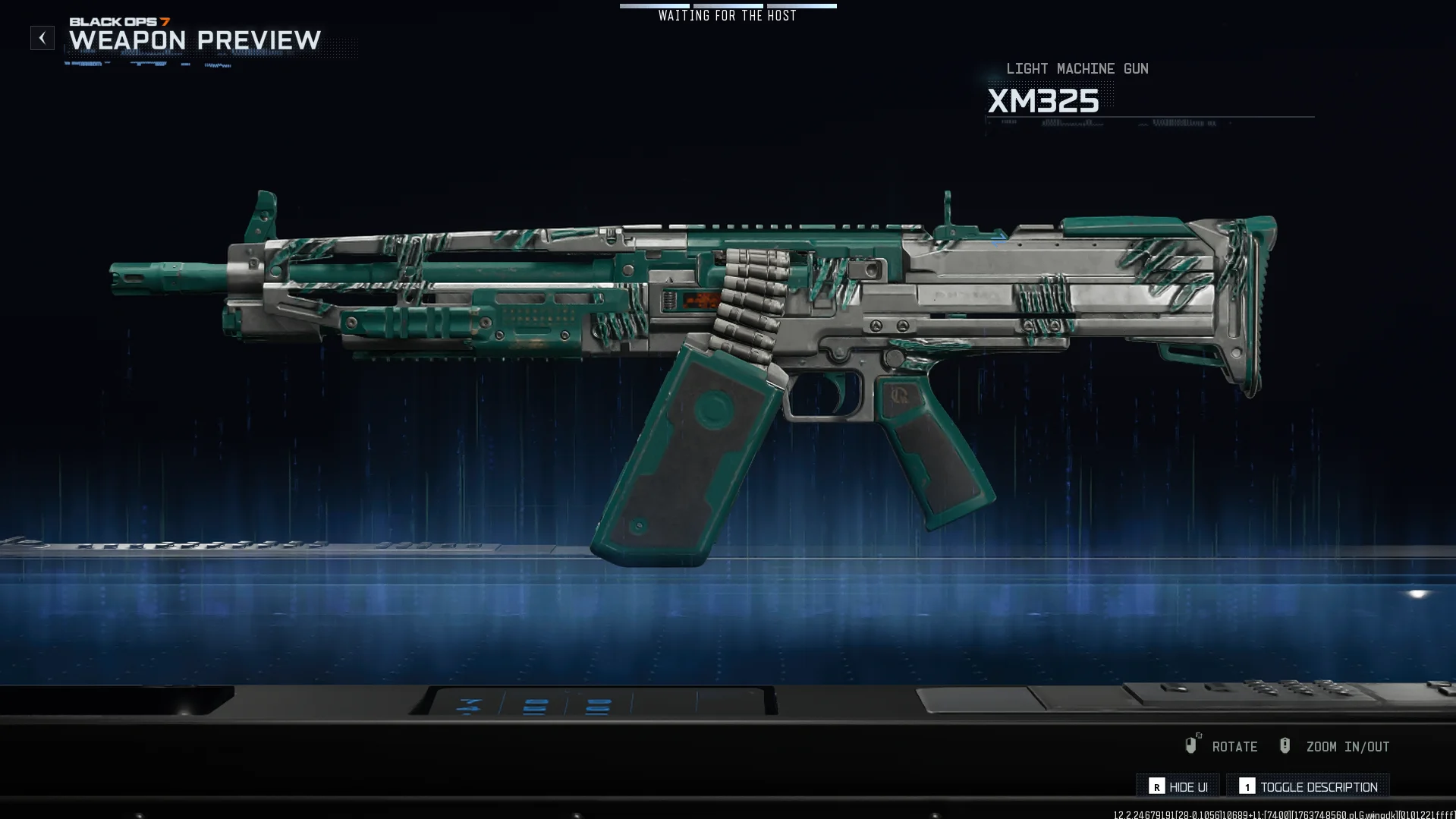Screen dimensions: 1456x819
Task: Hide the UI overlay
Action: click(1178, 786)
